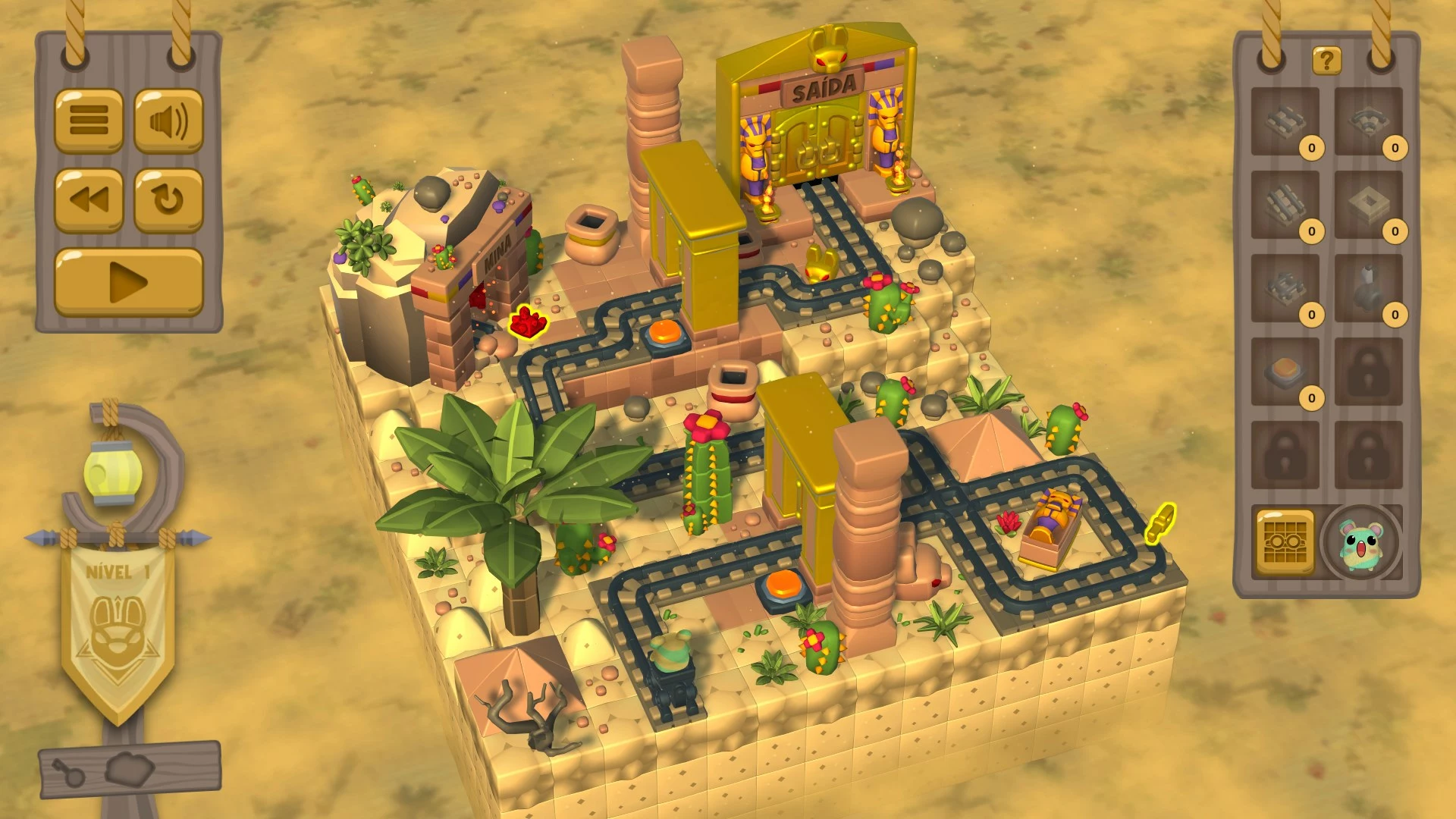Open the question mark help button

[1326, 61]
